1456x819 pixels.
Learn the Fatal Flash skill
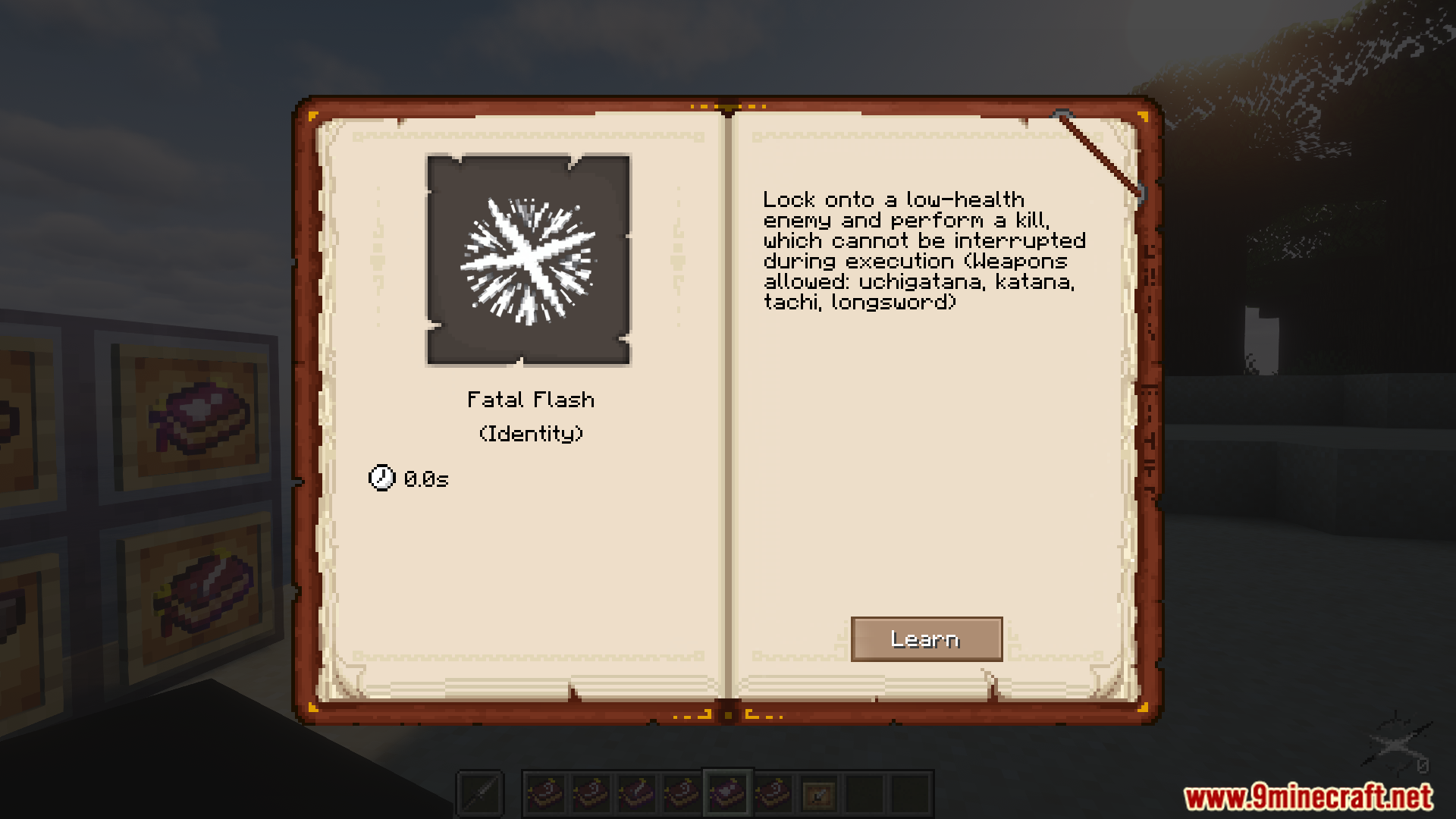pyautogui.click(x=926, y=639)
